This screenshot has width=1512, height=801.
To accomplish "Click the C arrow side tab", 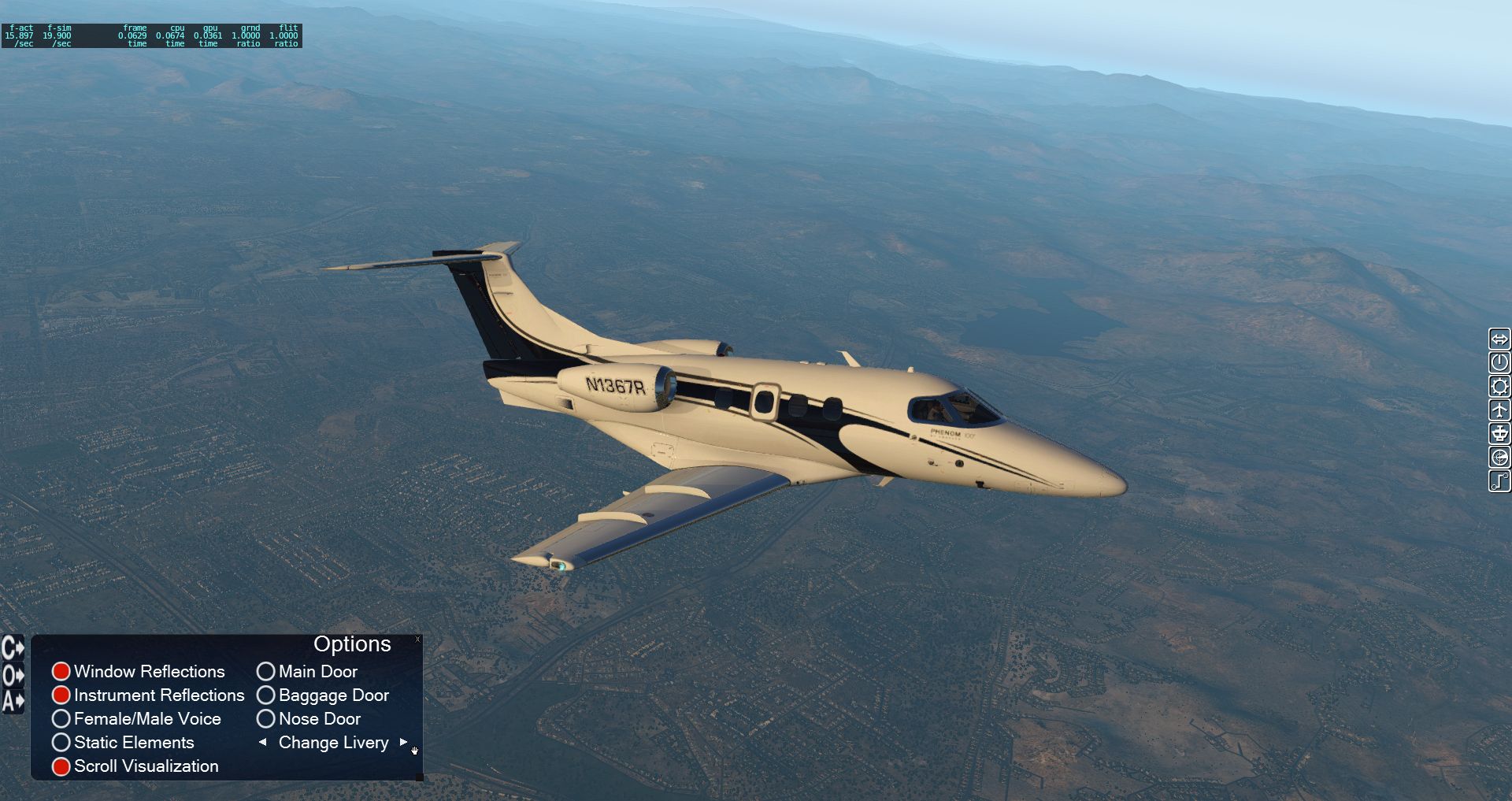I will [13, 648].
